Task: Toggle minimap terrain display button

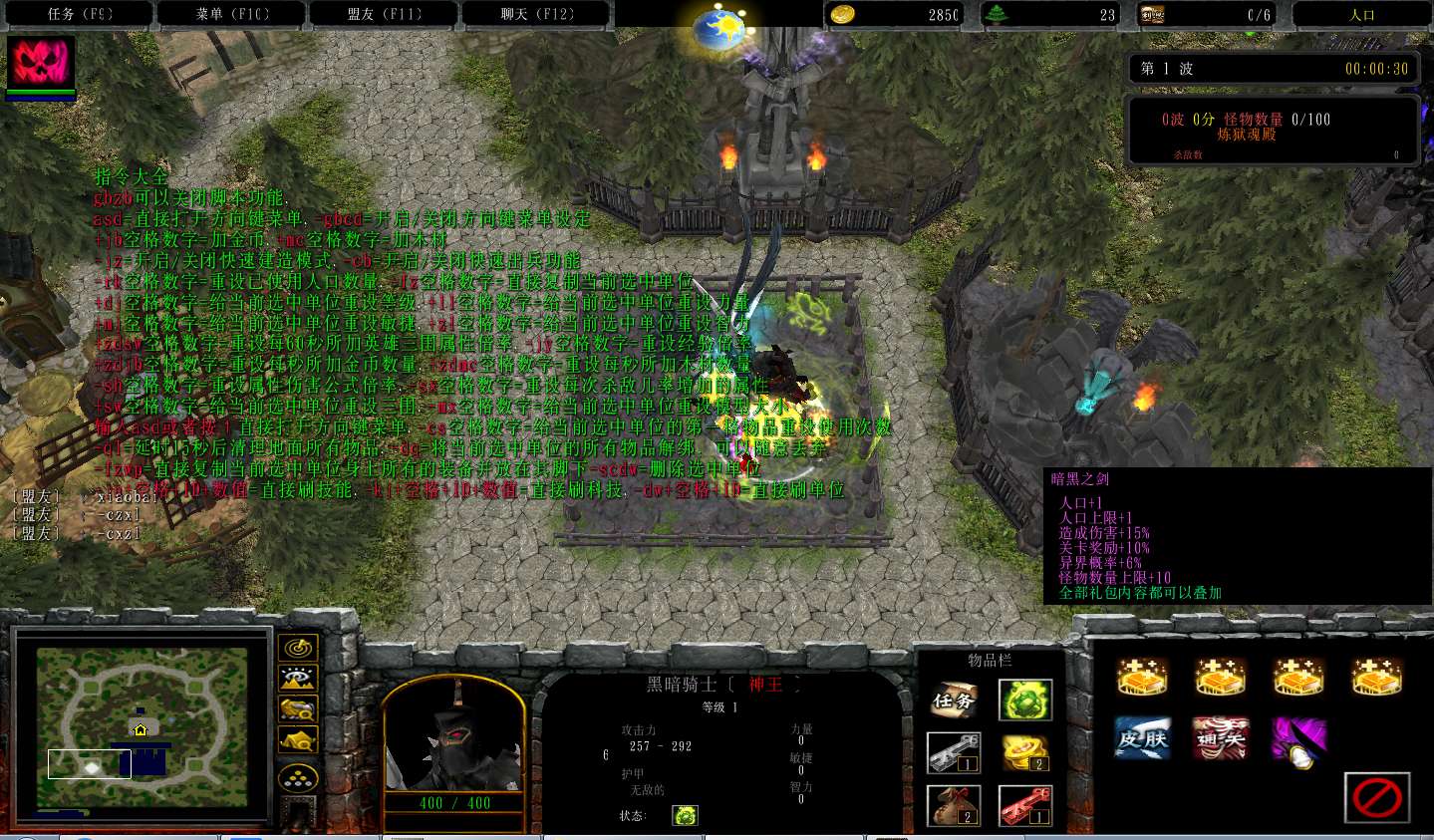Action: point(298,680)
